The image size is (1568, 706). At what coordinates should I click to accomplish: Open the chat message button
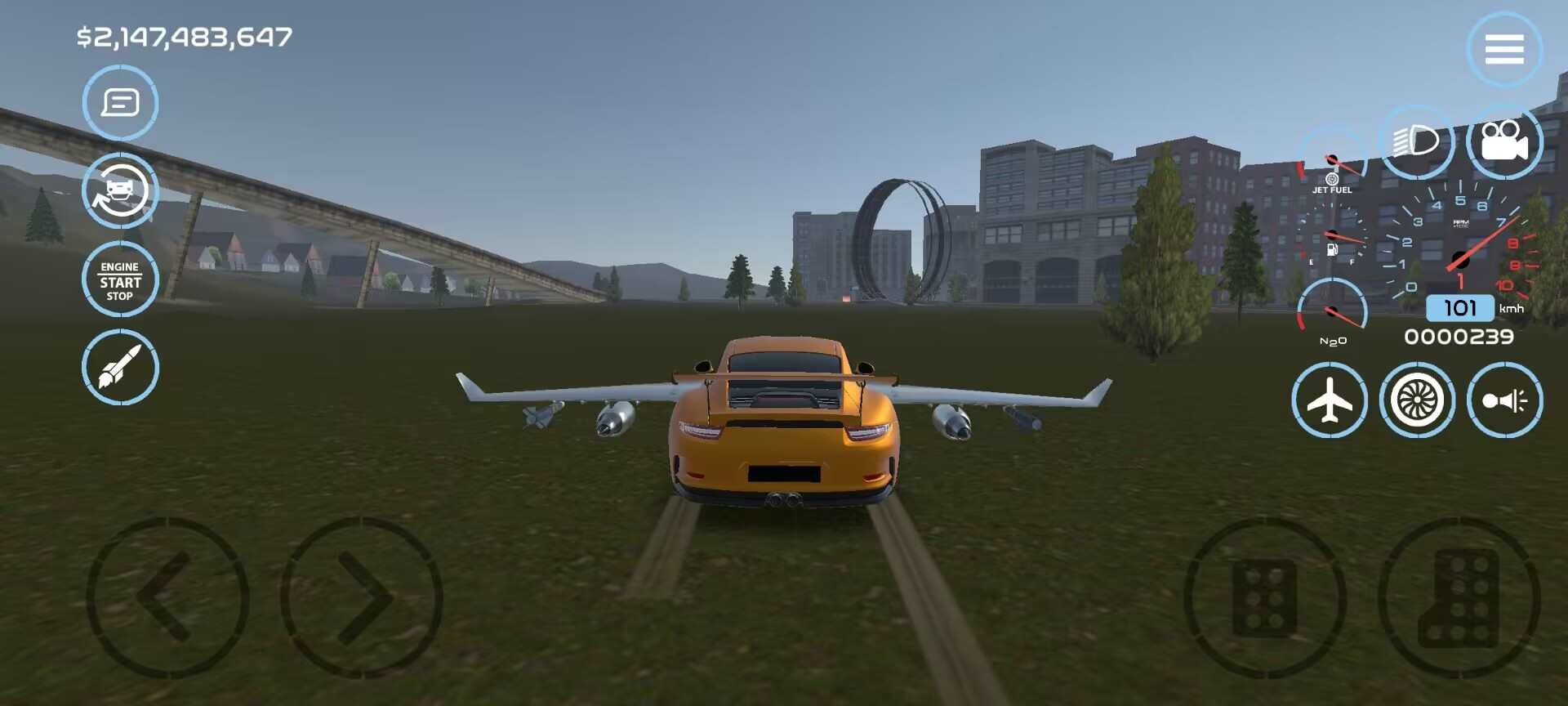coord(120,103)
